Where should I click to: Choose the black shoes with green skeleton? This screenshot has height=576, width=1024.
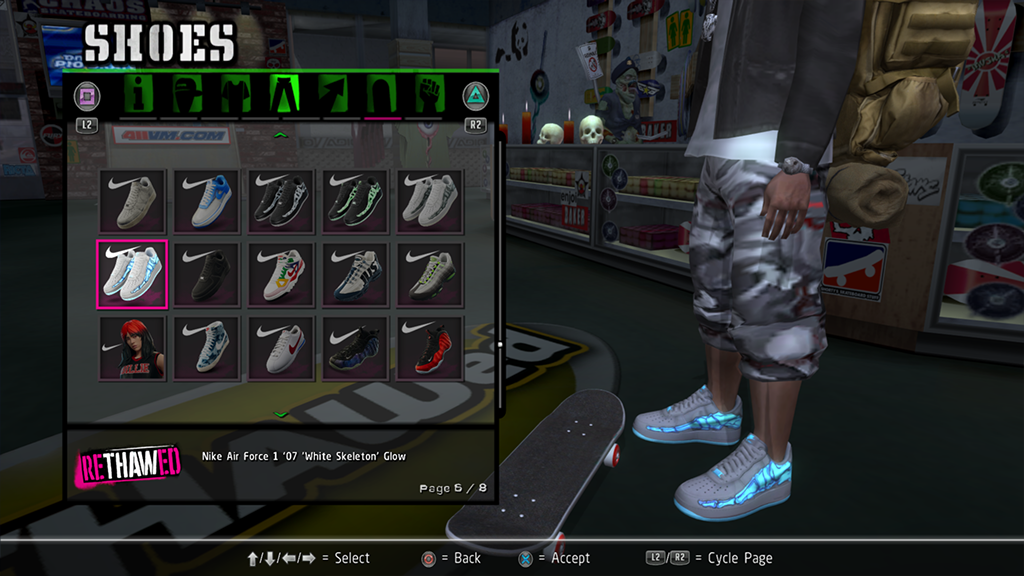coord(357,200)
